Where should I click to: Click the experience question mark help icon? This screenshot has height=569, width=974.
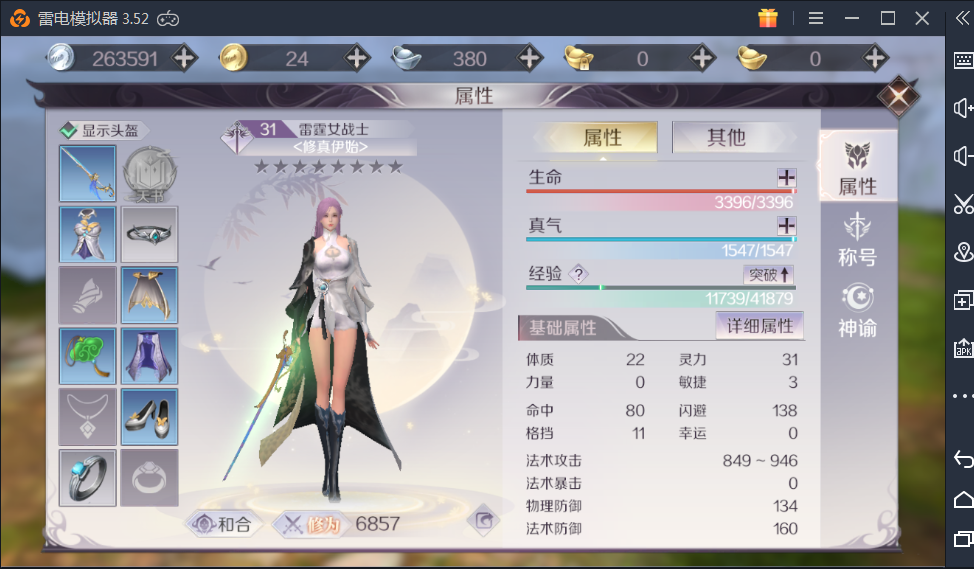tap(578, 274)
